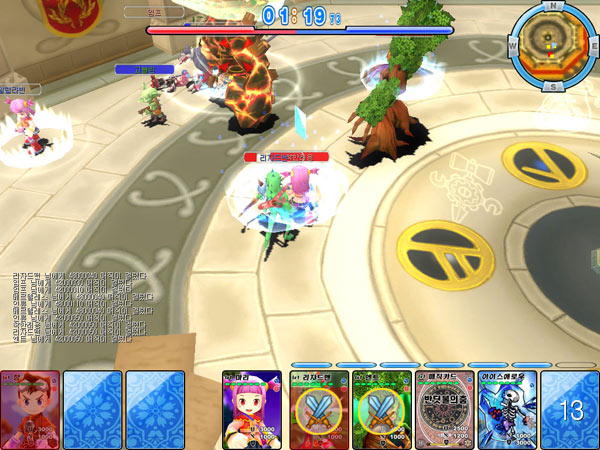Play the 리자드맨 crossed-swords card
Viewport: 600px width, 450px height.
[319, 409]
